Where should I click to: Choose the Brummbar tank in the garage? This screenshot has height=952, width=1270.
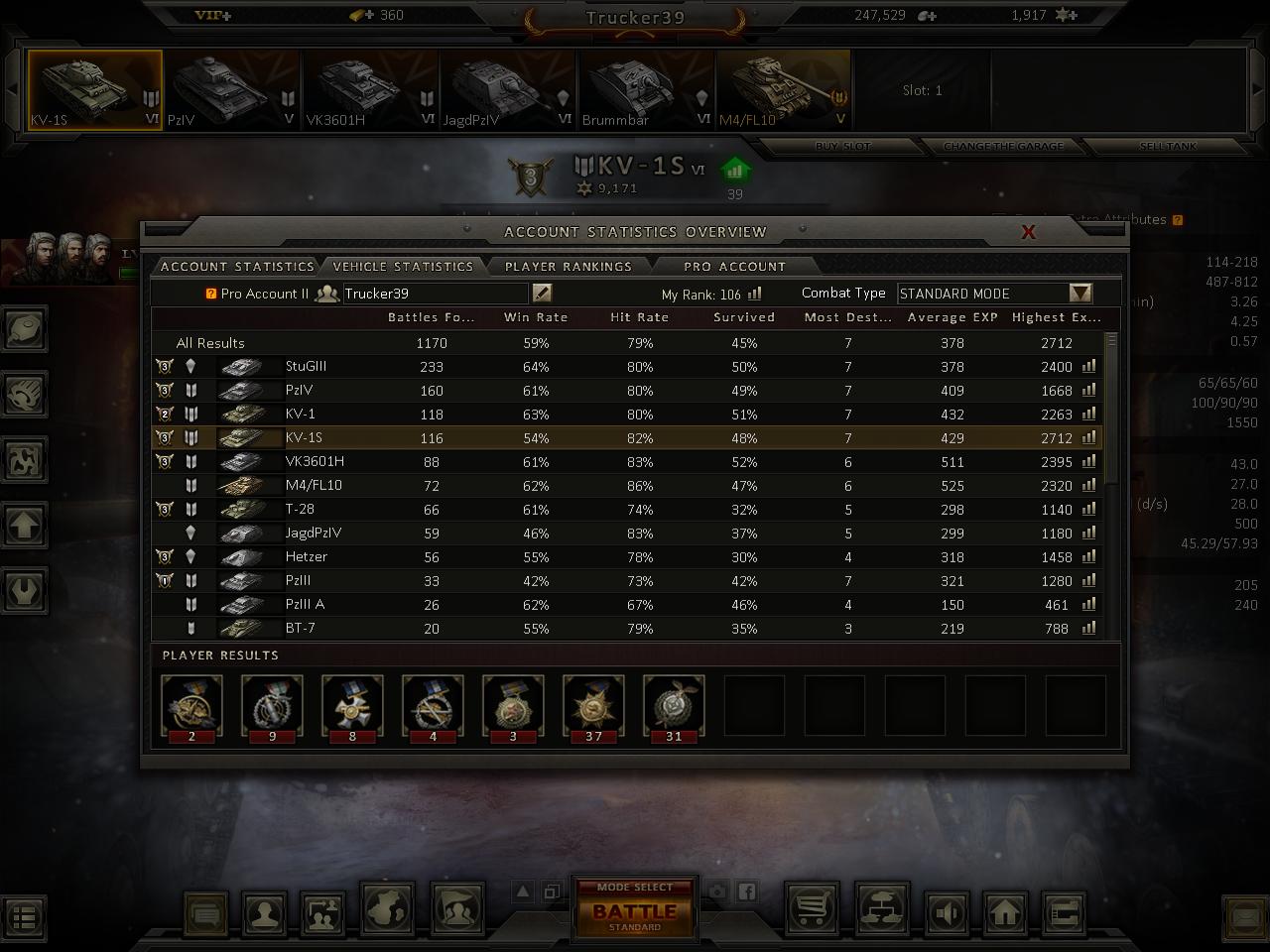pyautogui.click(x=645, y=90)
